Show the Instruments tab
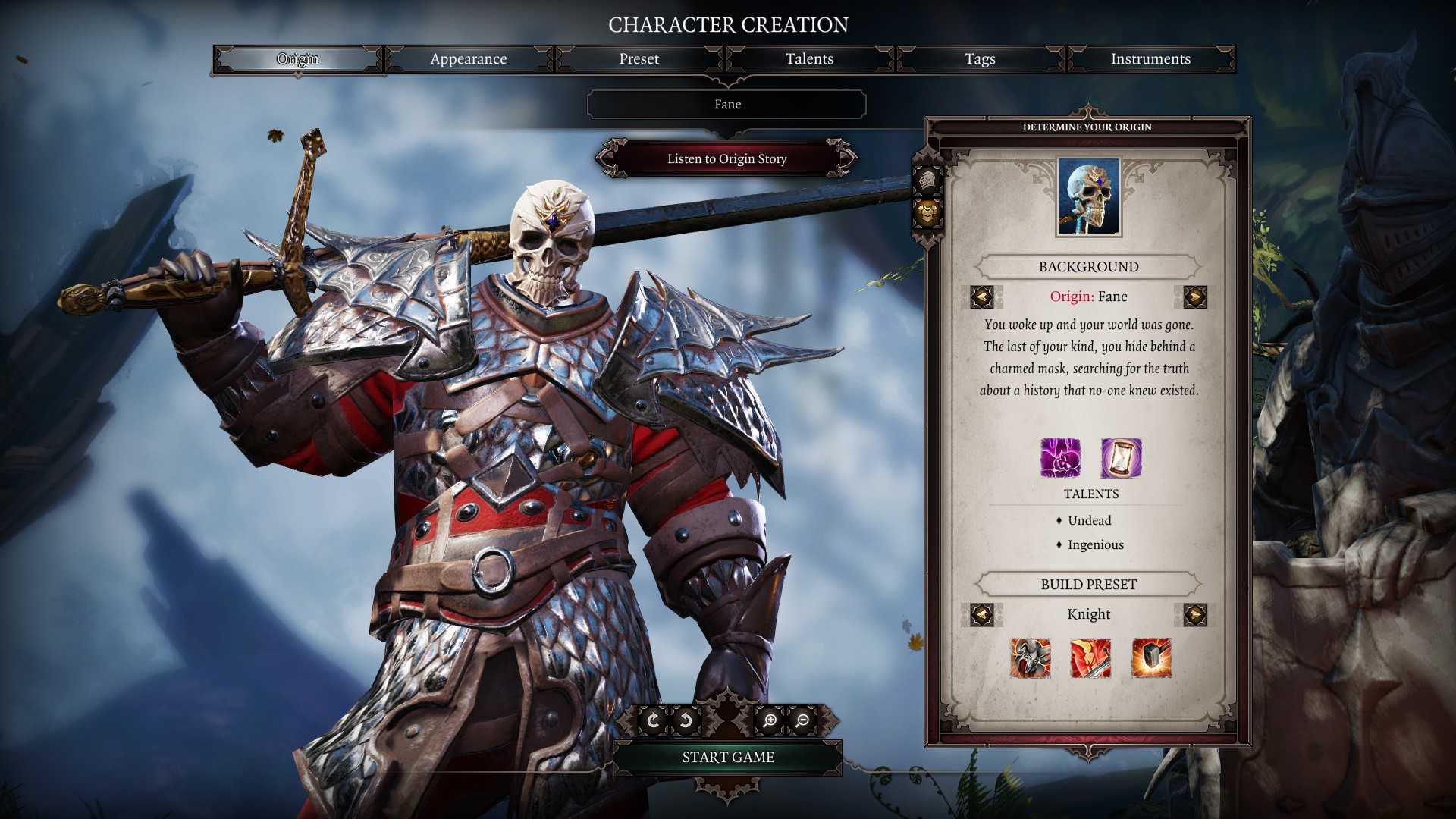Screen dimensions: 1456x819 point(1150,59)
